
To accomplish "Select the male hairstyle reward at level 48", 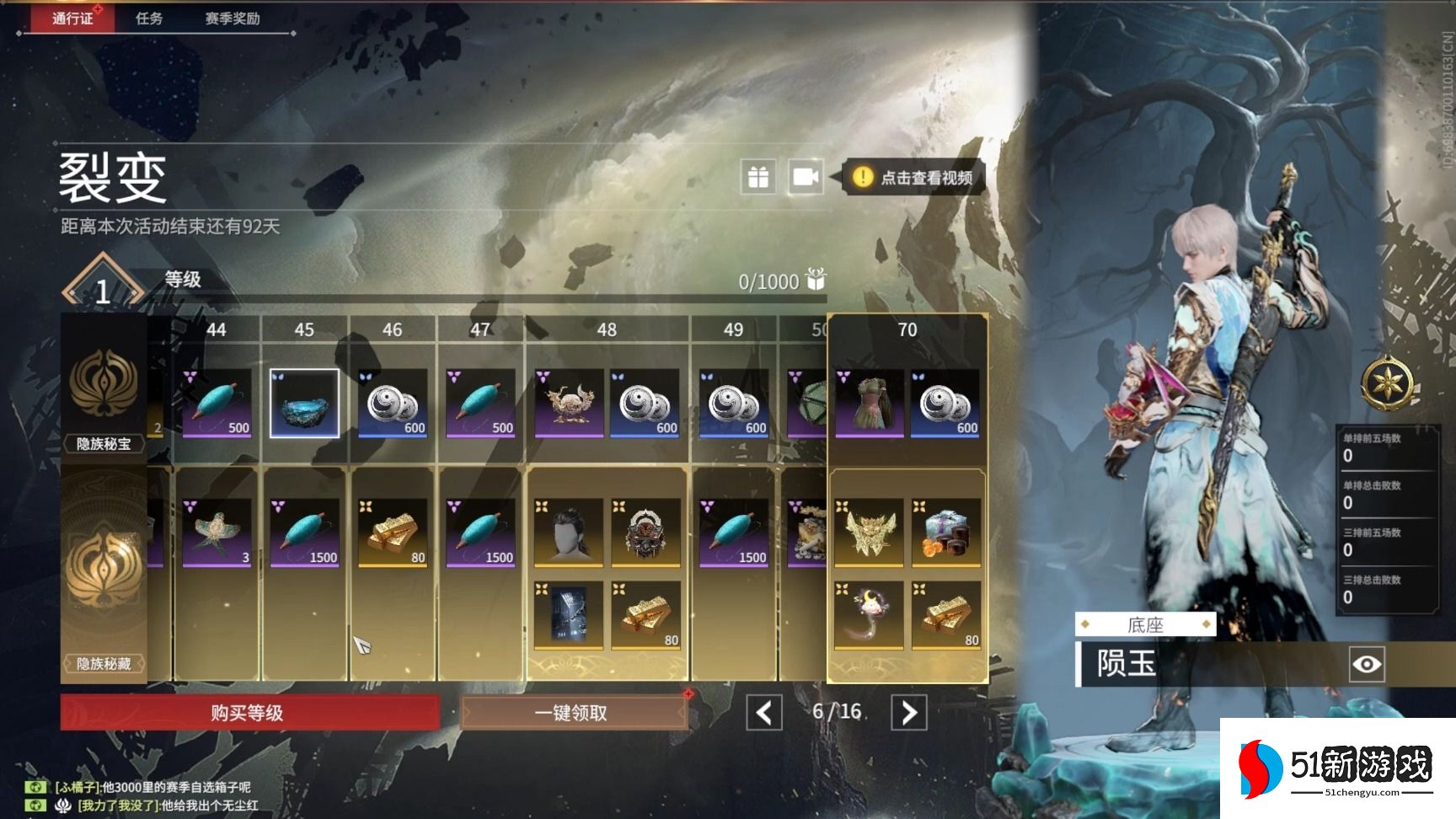I will (x=569, y=532).
